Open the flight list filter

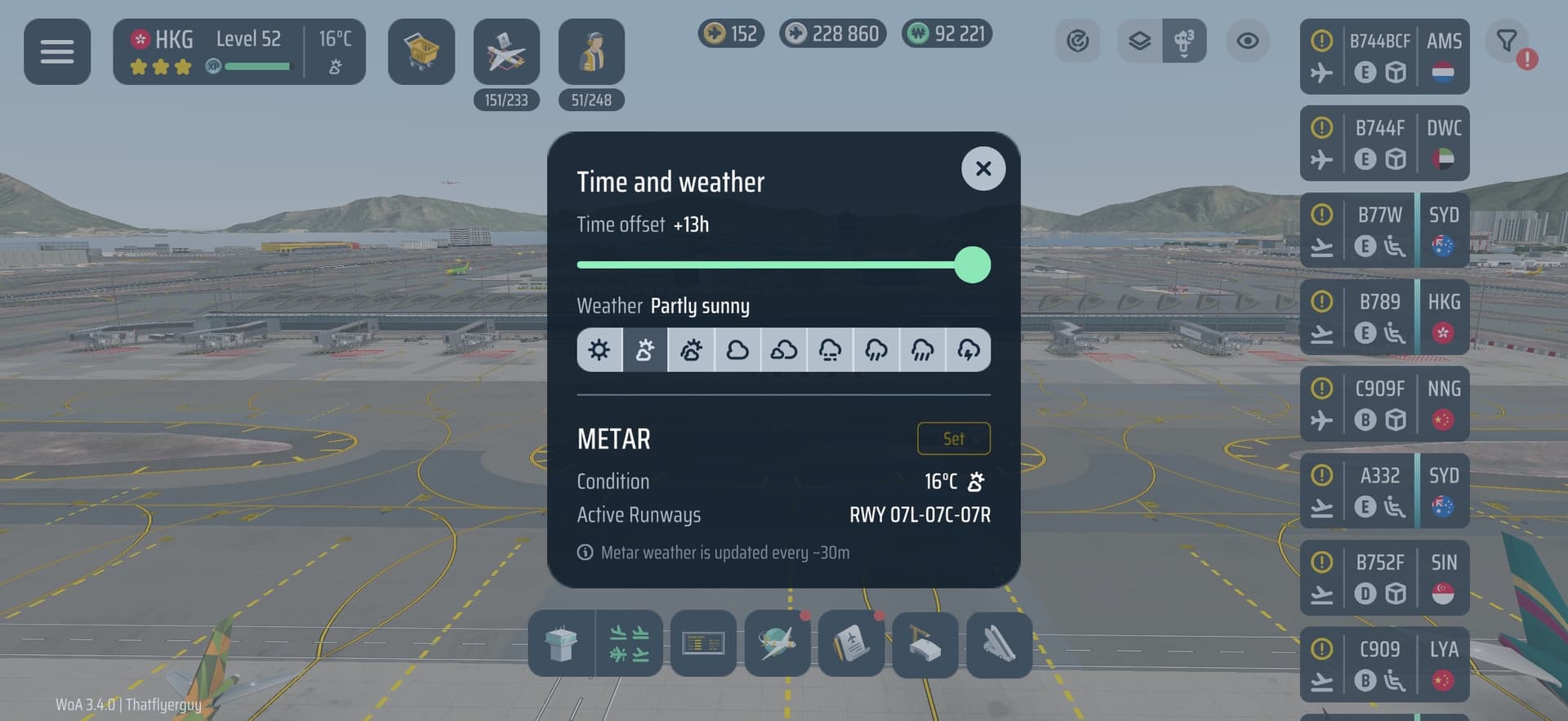click(x=1507, y=41)
